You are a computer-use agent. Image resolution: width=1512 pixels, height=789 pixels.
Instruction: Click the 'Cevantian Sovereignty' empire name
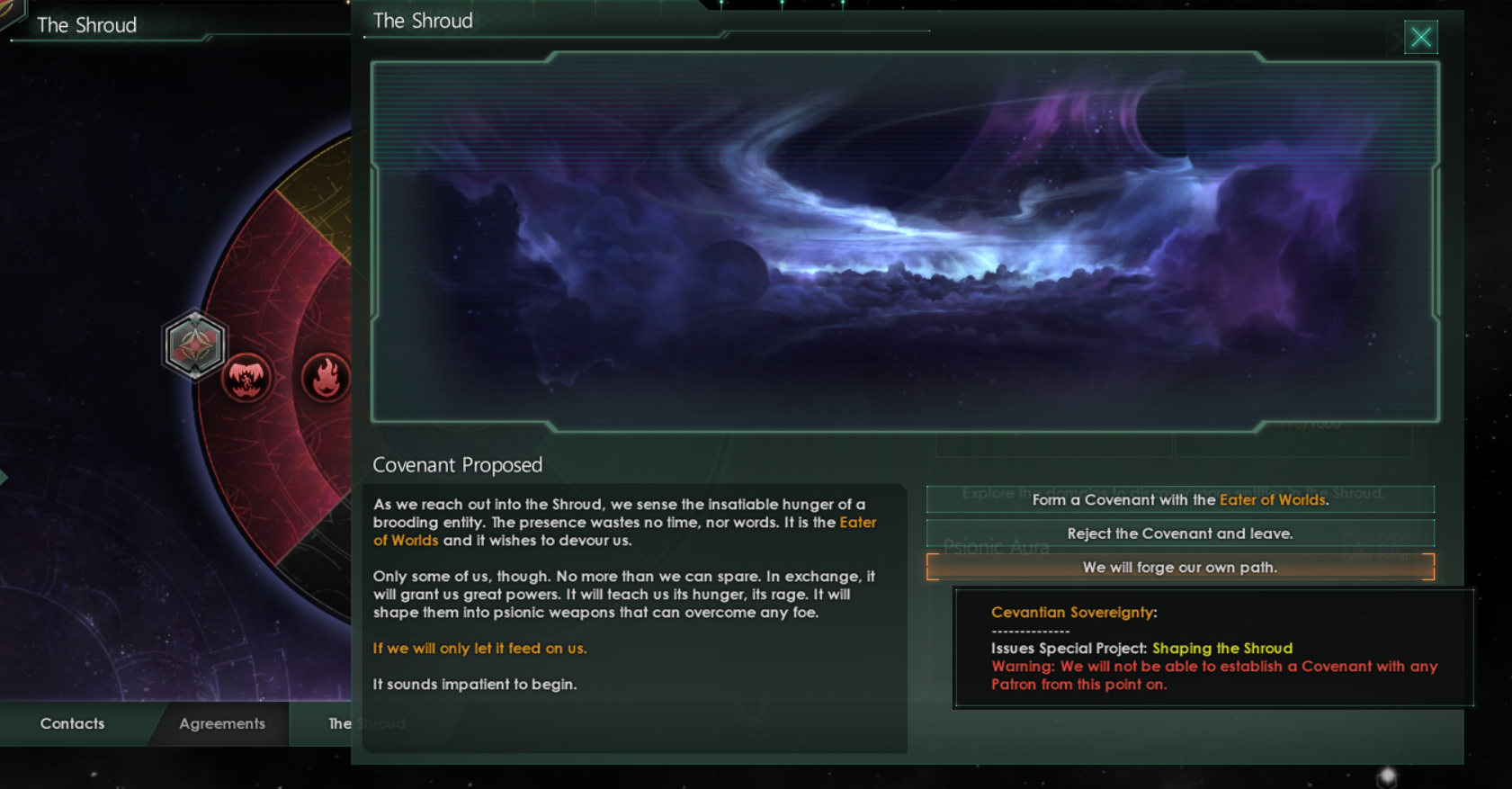1071,612
